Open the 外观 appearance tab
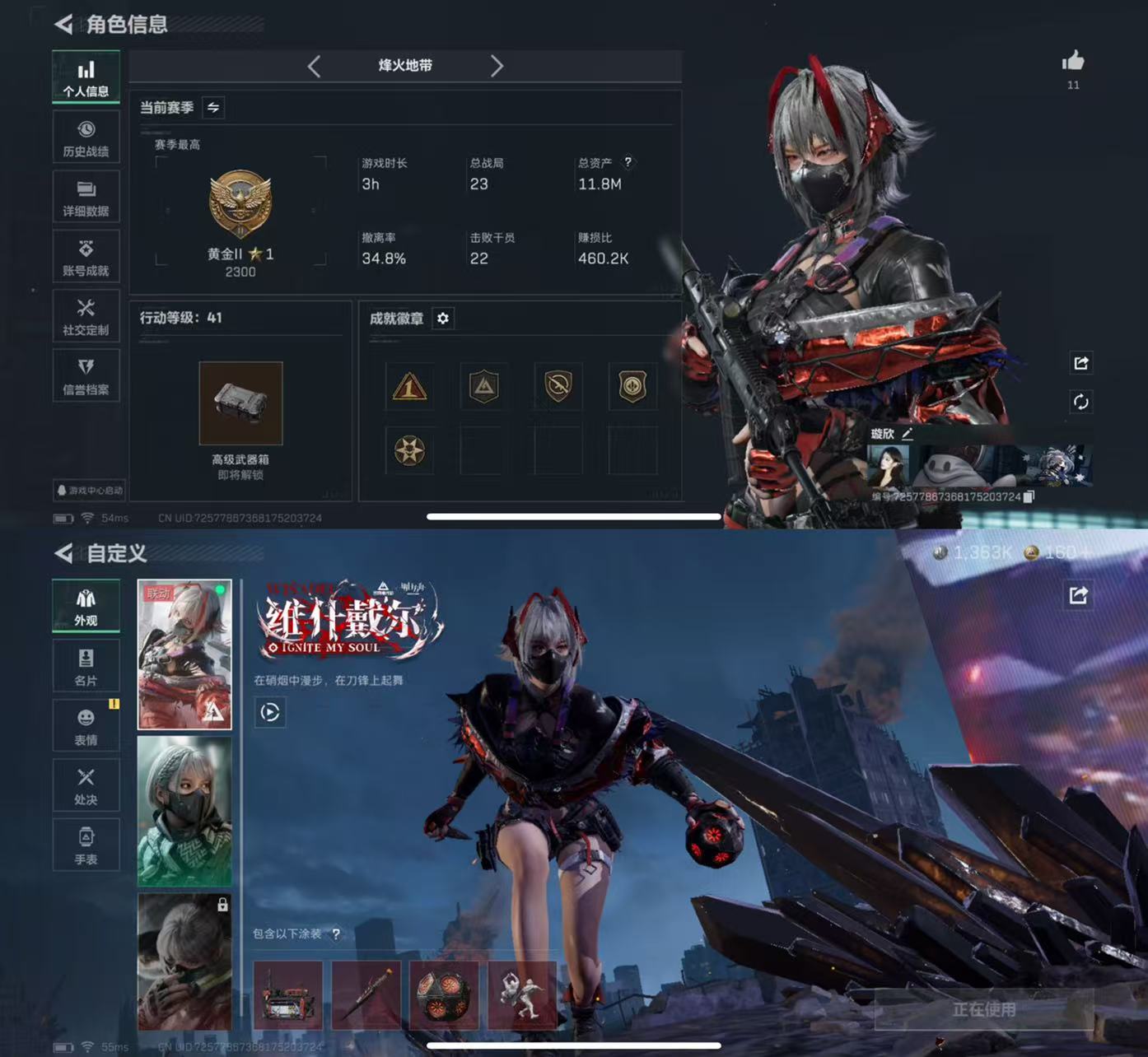 click(x=86, y=605)
